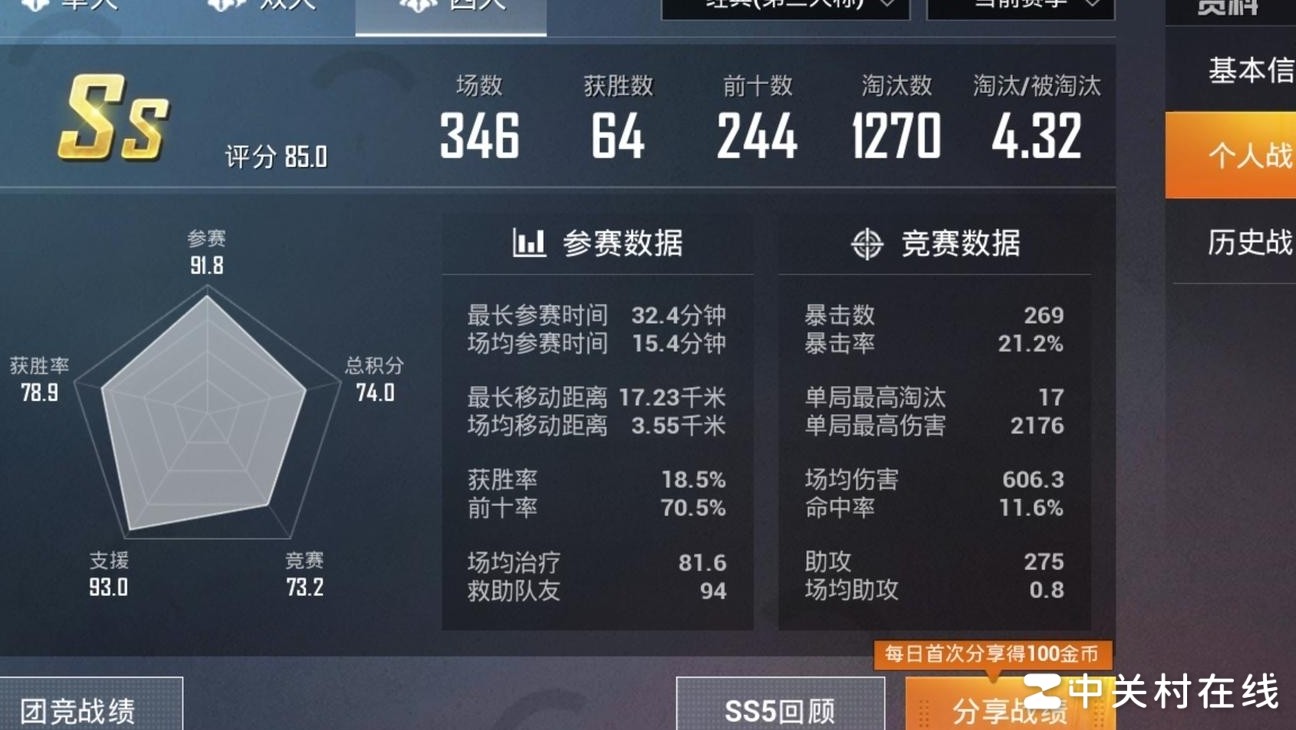1296x730 pixels.
Task: Switch to the 四人 tab
Action: click(450, 8)
